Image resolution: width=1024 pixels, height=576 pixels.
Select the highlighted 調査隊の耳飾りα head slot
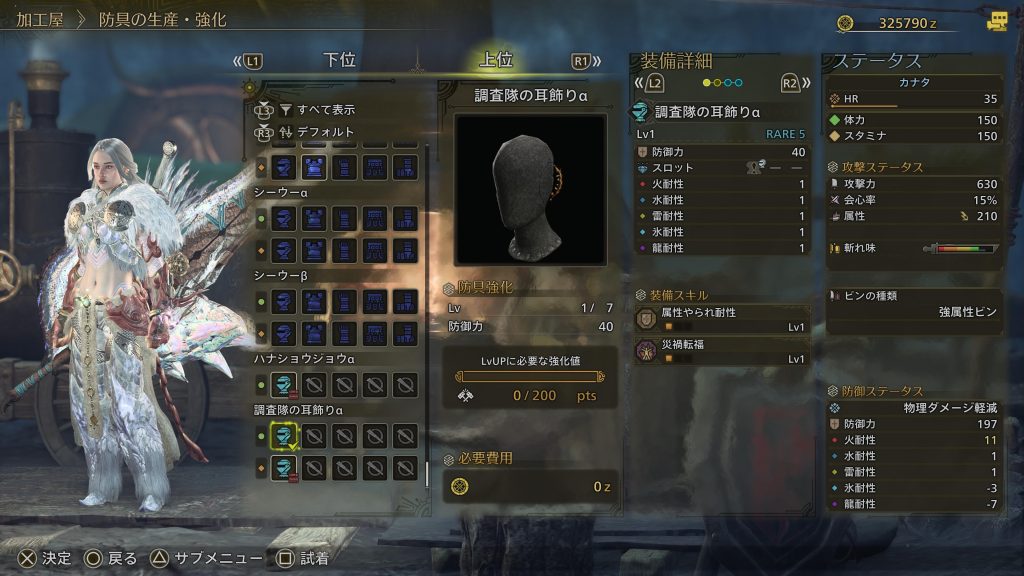(284, 435)
